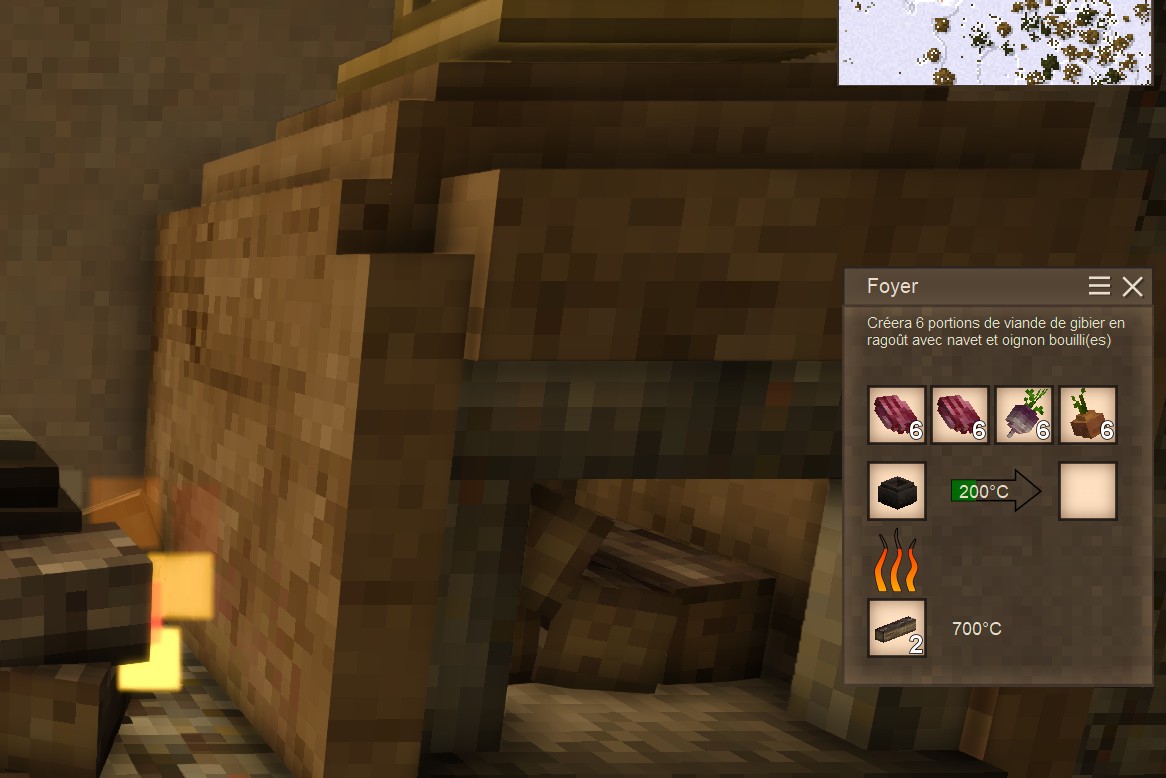Pick the black cooking pot slot
1166x778 pixels.
[x=897, y=491]
